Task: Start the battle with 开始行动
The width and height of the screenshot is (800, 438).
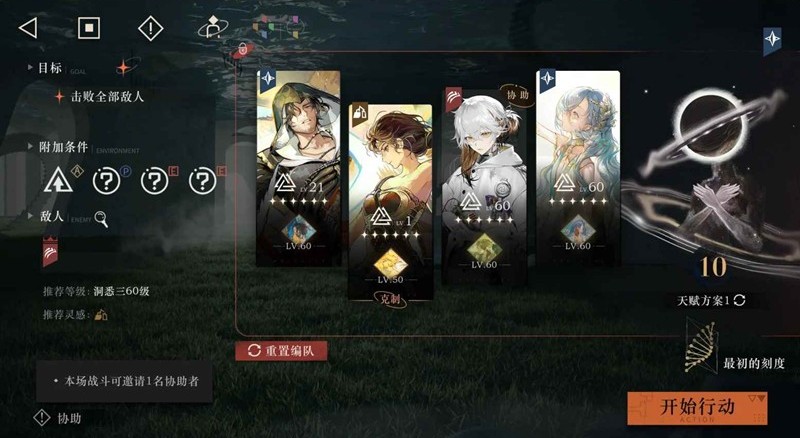Action: pos(698,408)
